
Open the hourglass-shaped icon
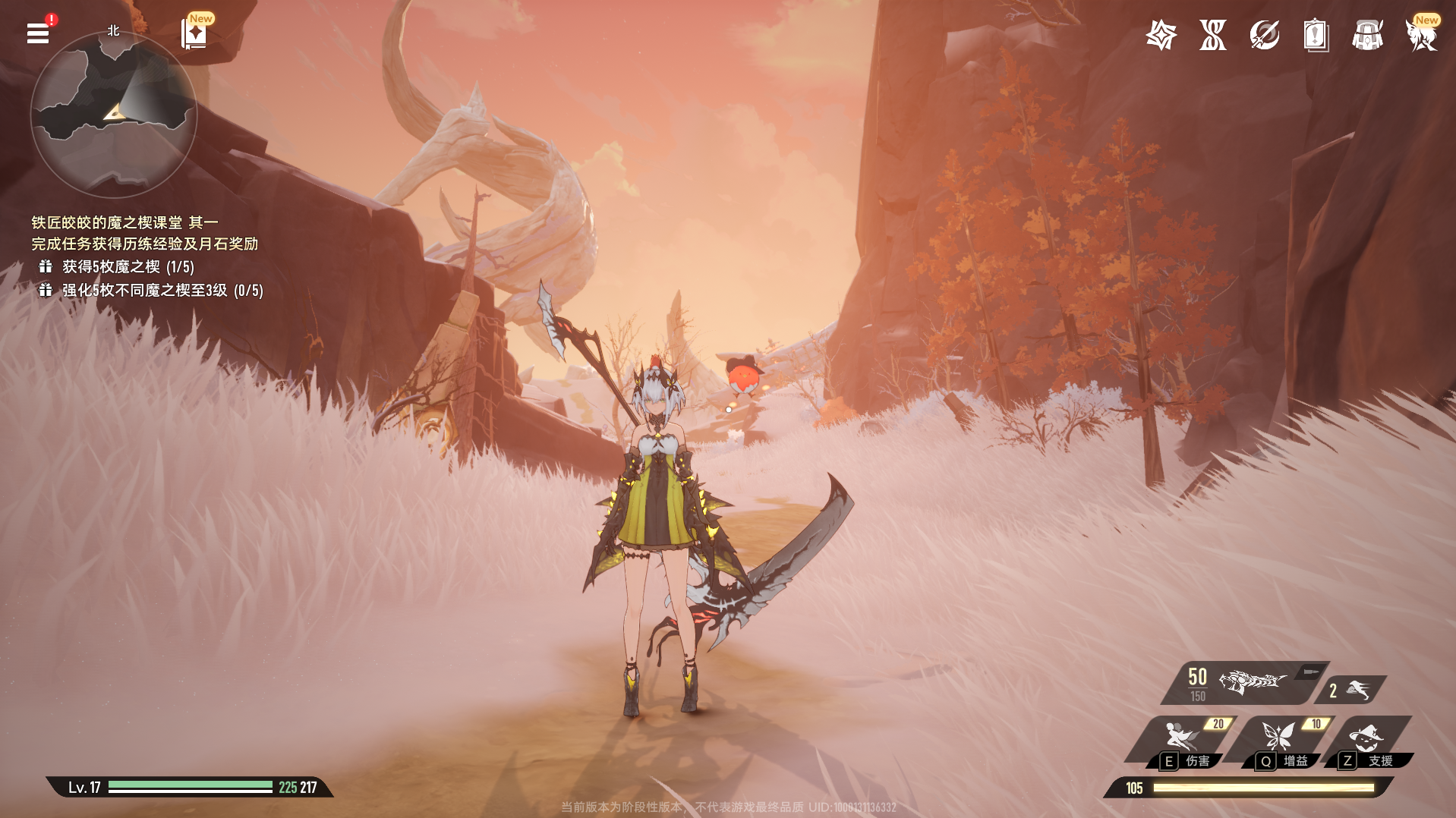1212,35
